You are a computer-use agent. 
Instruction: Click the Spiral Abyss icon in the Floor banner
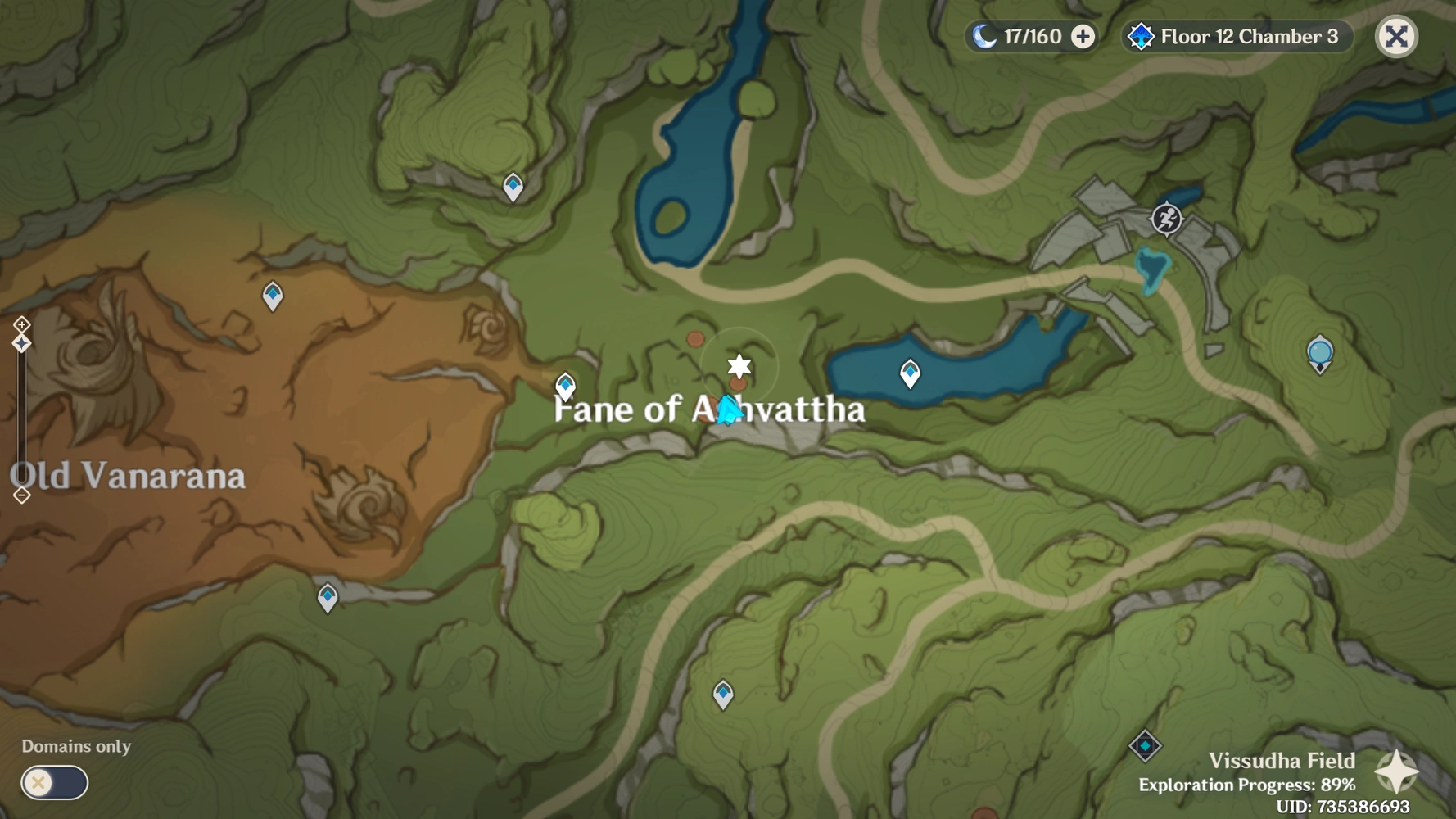click(1140, 36)
